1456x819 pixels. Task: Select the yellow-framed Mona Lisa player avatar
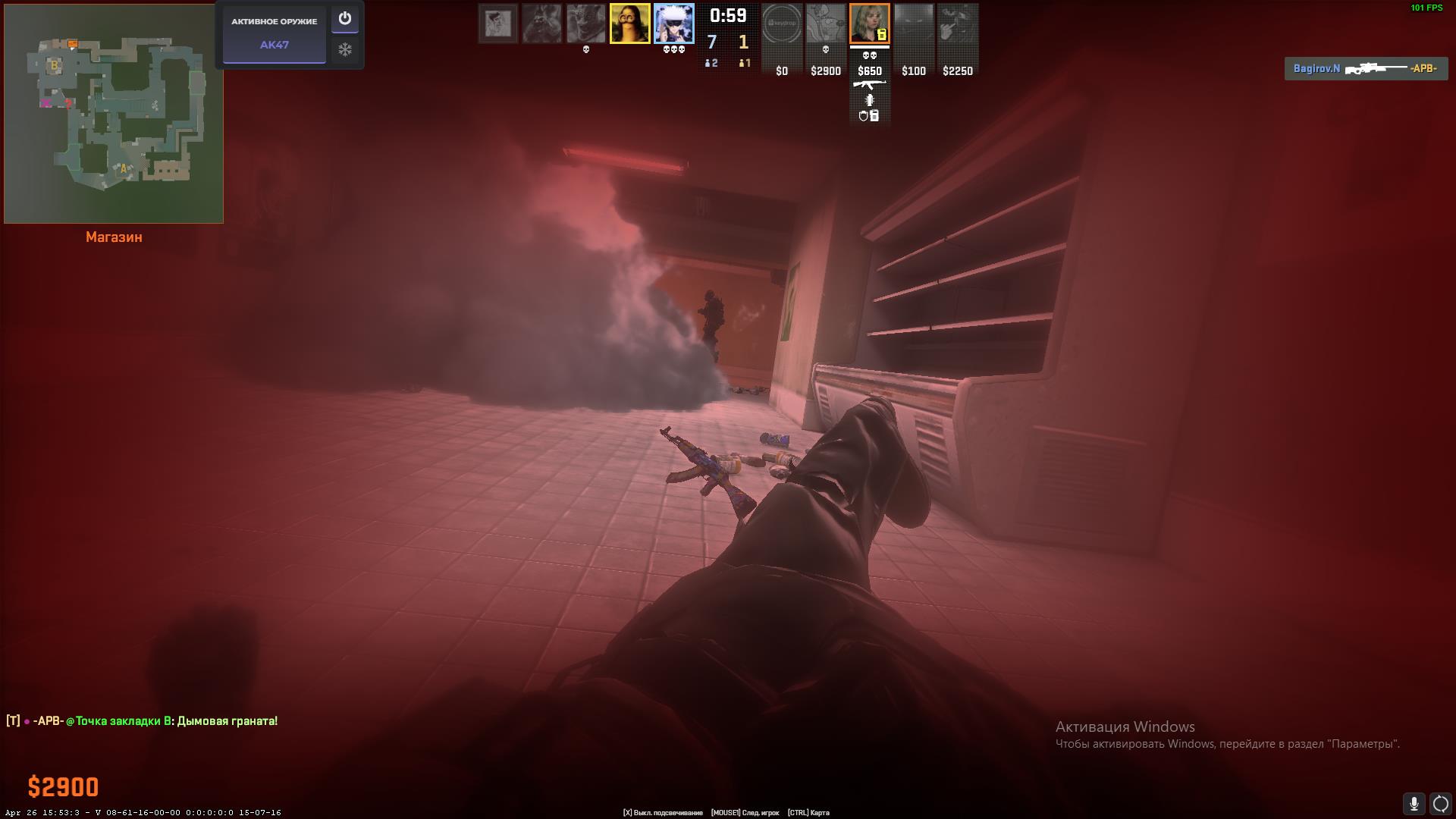tap(629, 24)
